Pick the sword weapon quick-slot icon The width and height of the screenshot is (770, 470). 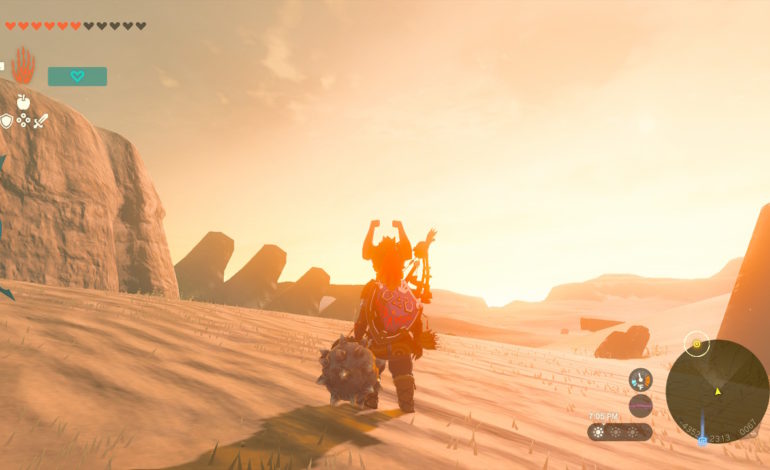[41, 121]
